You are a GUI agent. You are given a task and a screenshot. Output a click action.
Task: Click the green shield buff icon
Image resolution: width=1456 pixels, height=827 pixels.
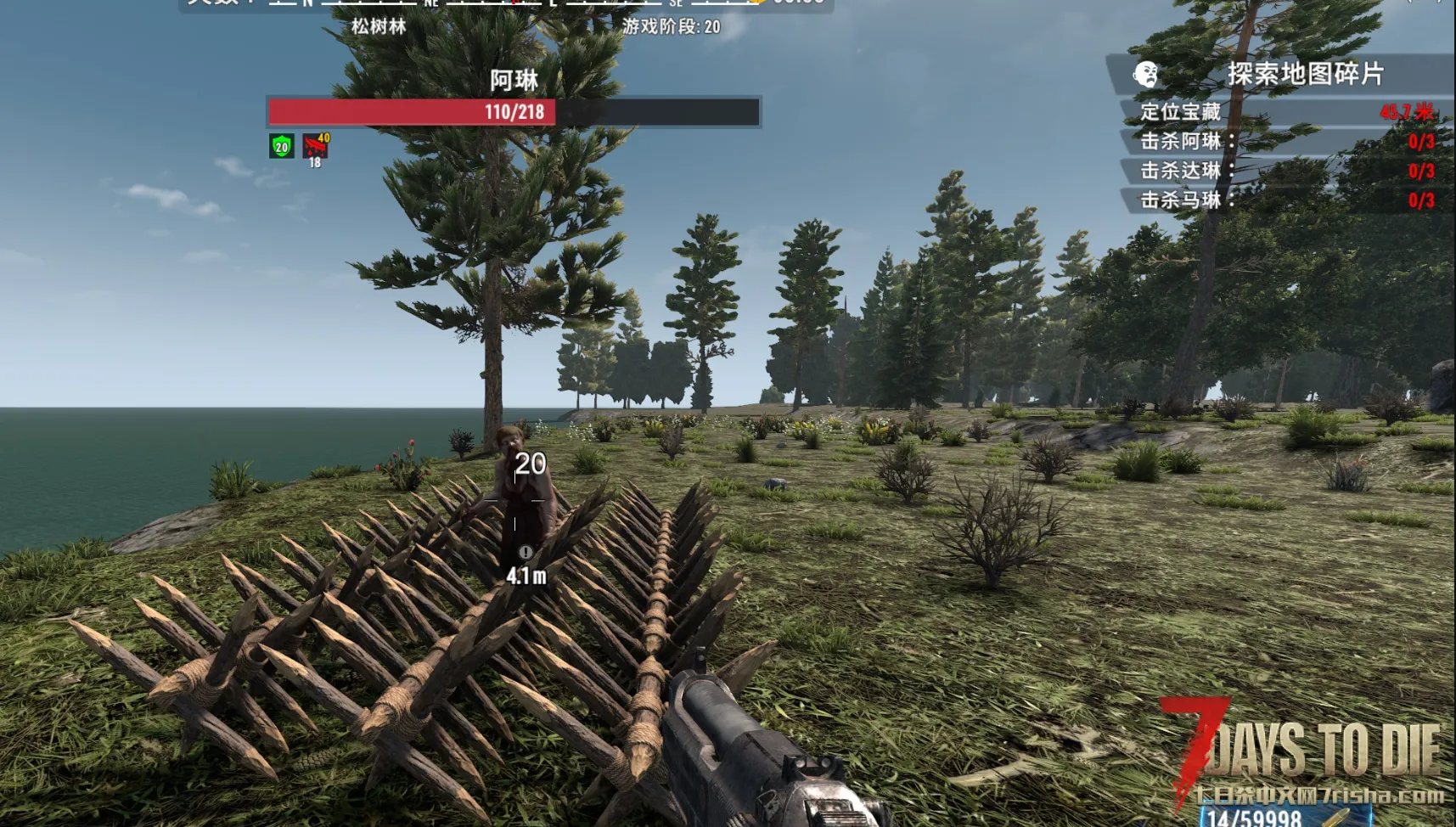282,146
